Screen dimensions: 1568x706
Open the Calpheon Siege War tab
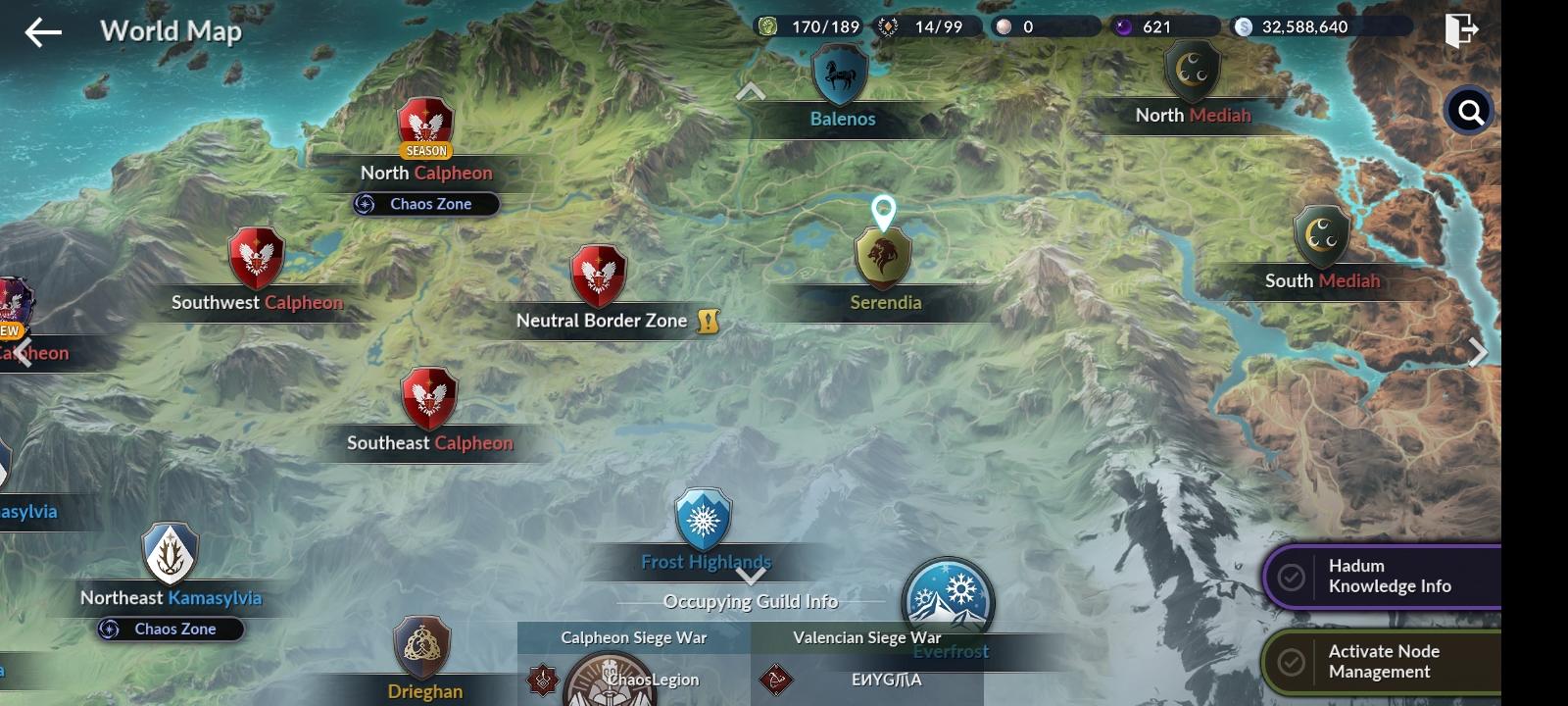point(633,636)
